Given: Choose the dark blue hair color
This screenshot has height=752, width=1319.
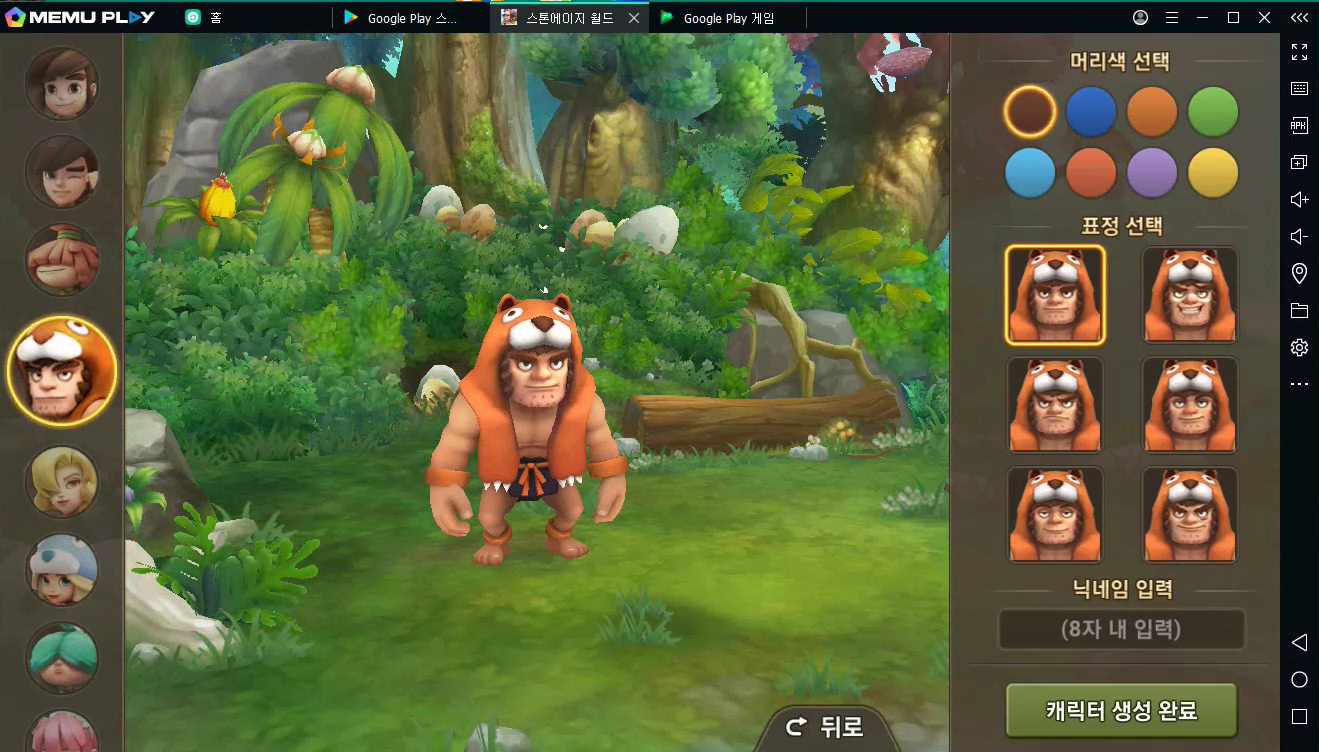Looking at the screenshot, I should tap(1091, 112).
